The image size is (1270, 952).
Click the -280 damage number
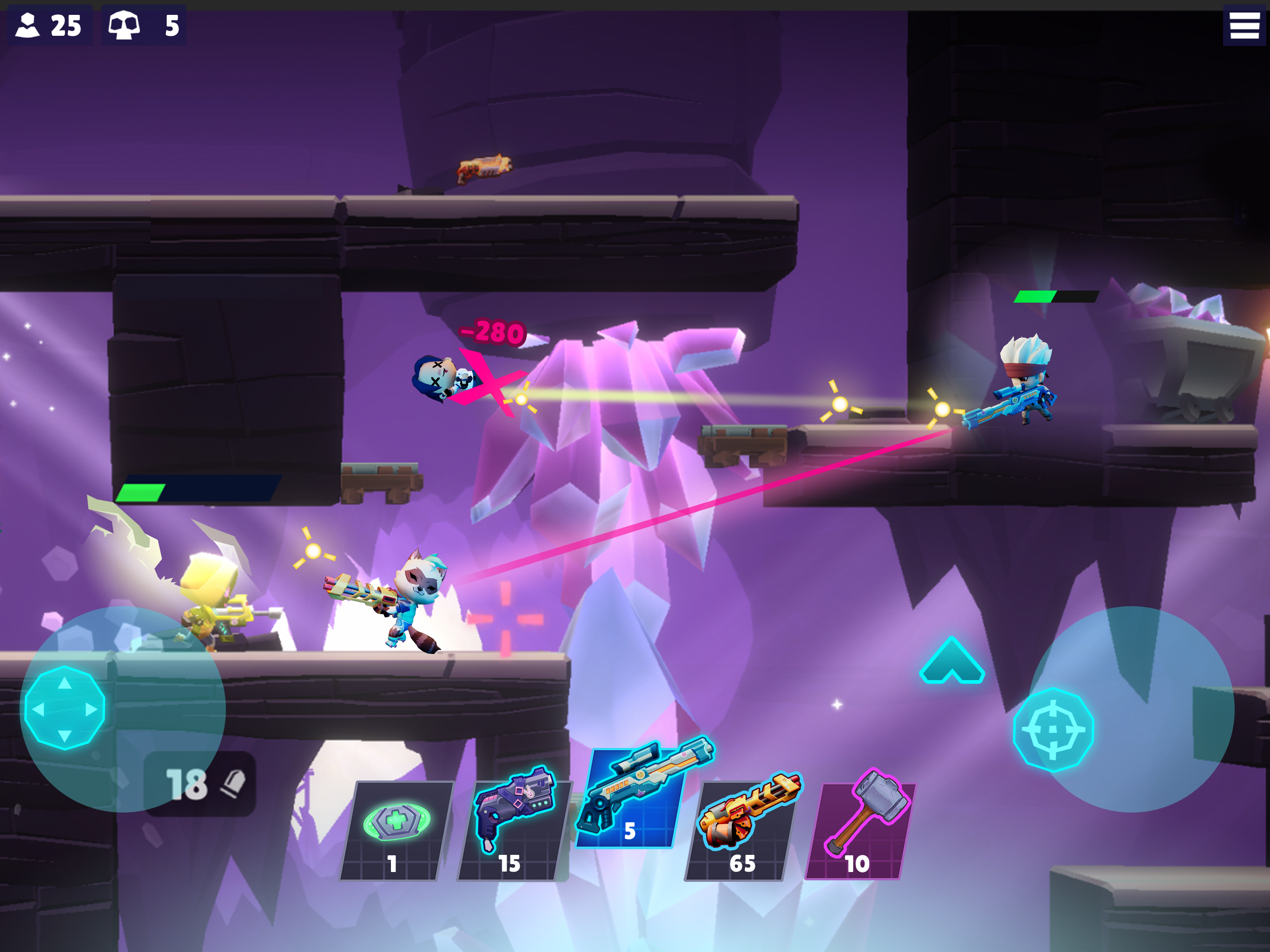[x=491, y=332]
